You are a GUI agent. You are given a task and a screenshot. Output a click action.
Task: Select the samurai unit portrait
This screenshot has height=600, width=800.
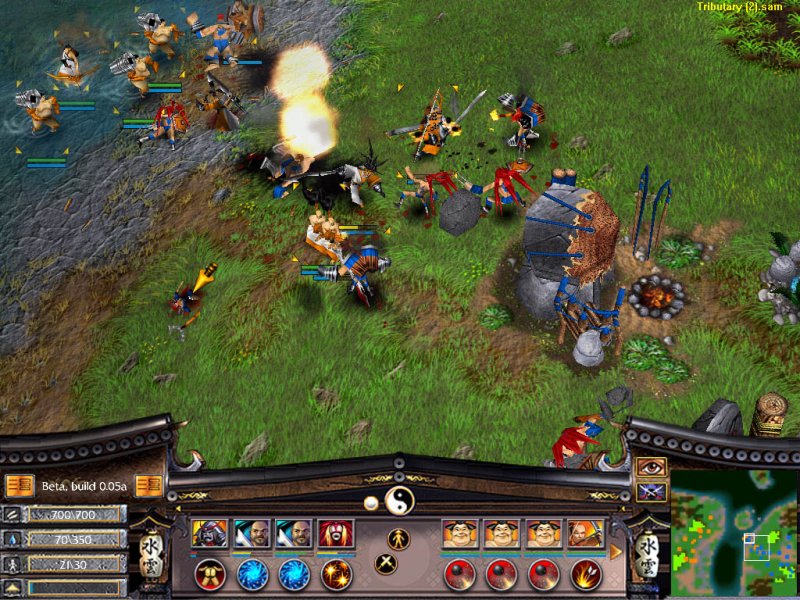pos(210,533)
